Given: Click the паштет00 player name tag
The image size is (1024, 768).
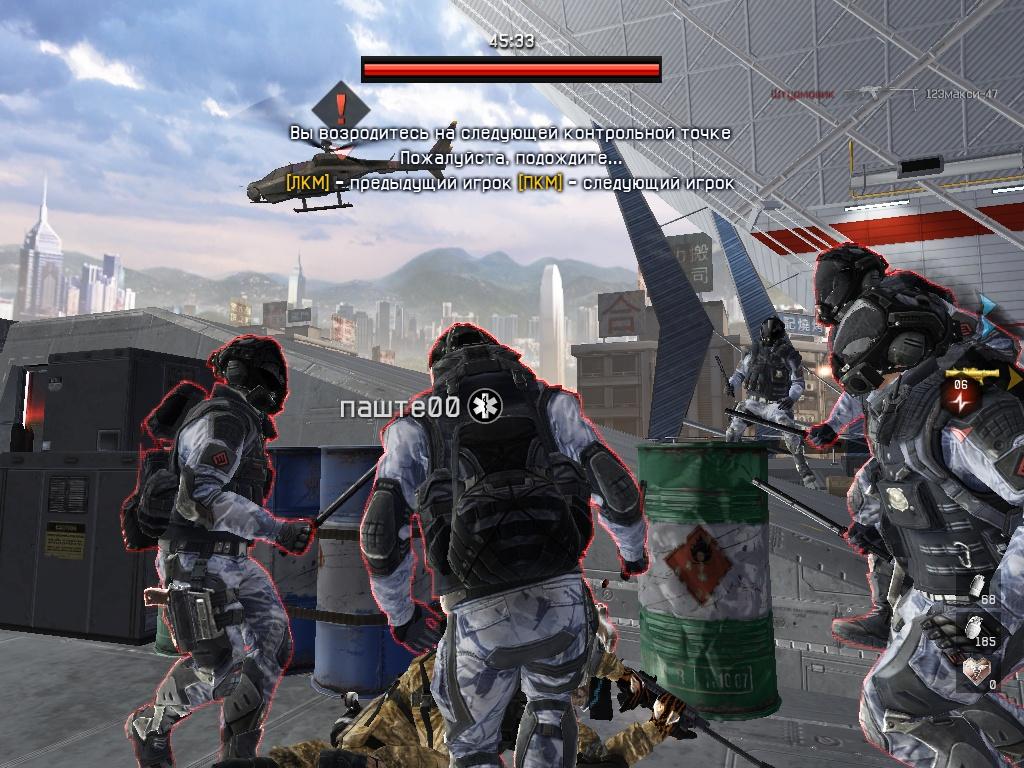Looking at the screenshot, I should (400, 407).
